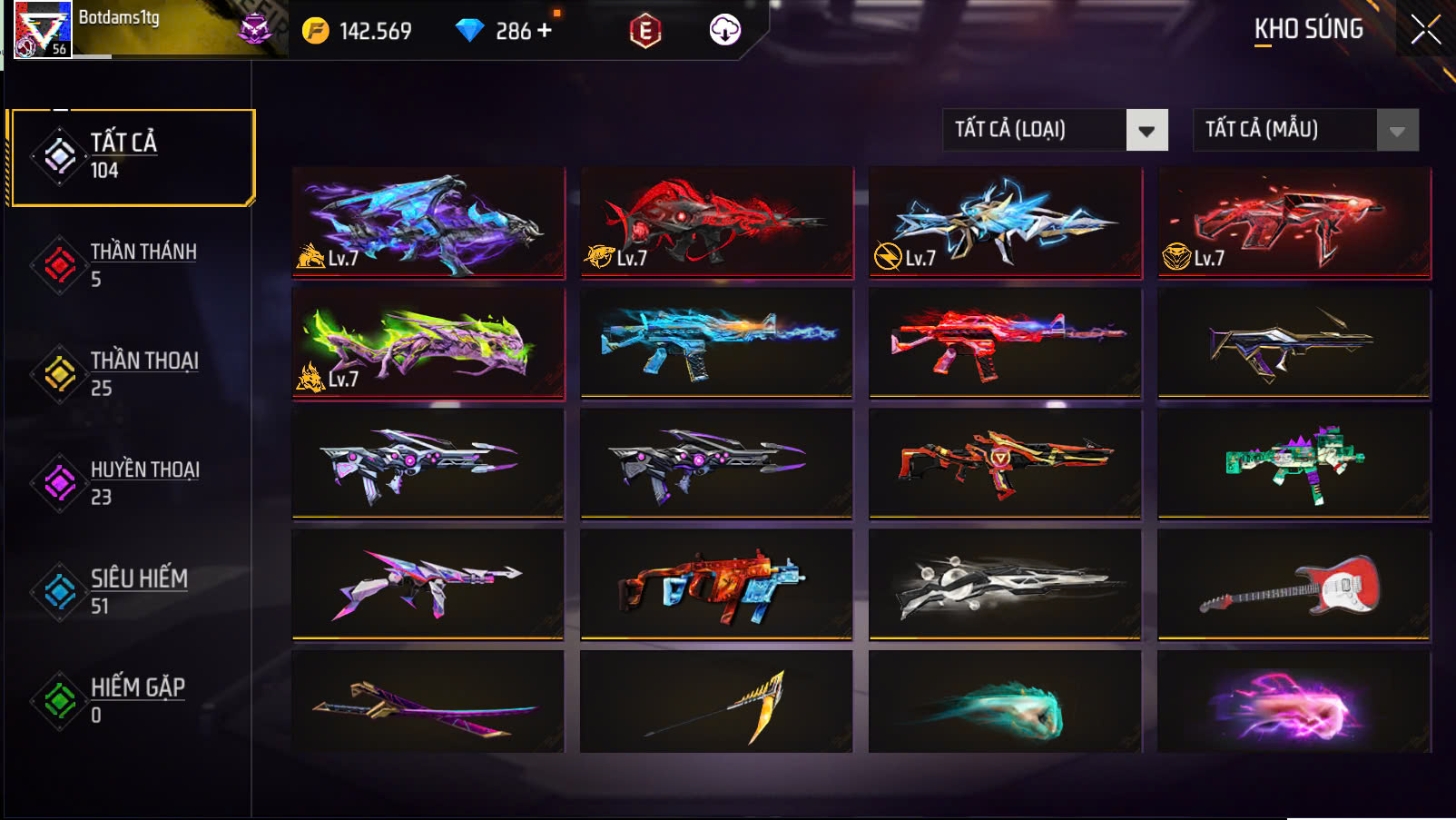Select the Tất Cả category tab
The image size is (1456, 820).
tap(132, 157)
